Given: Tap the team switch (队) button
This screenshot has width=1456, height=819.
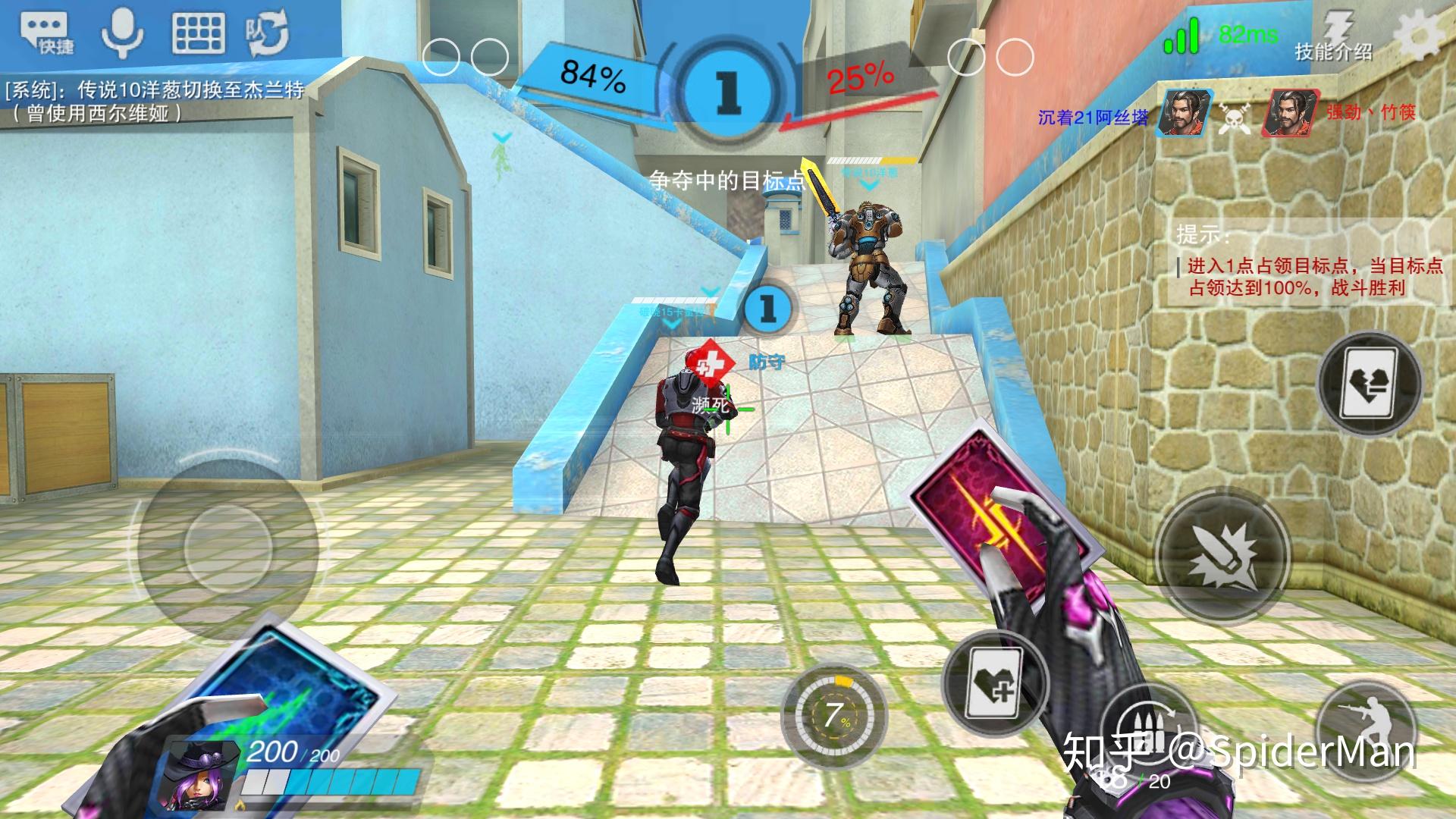Looking at the screenshot, I should (266, 34).
